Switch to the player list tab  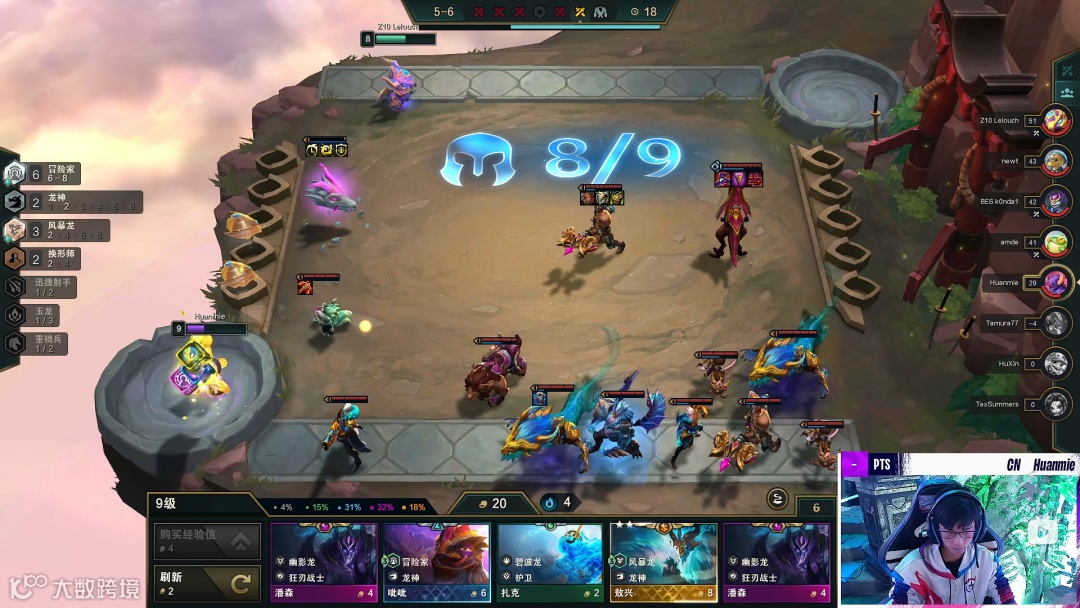click(x=1067, y=91)
